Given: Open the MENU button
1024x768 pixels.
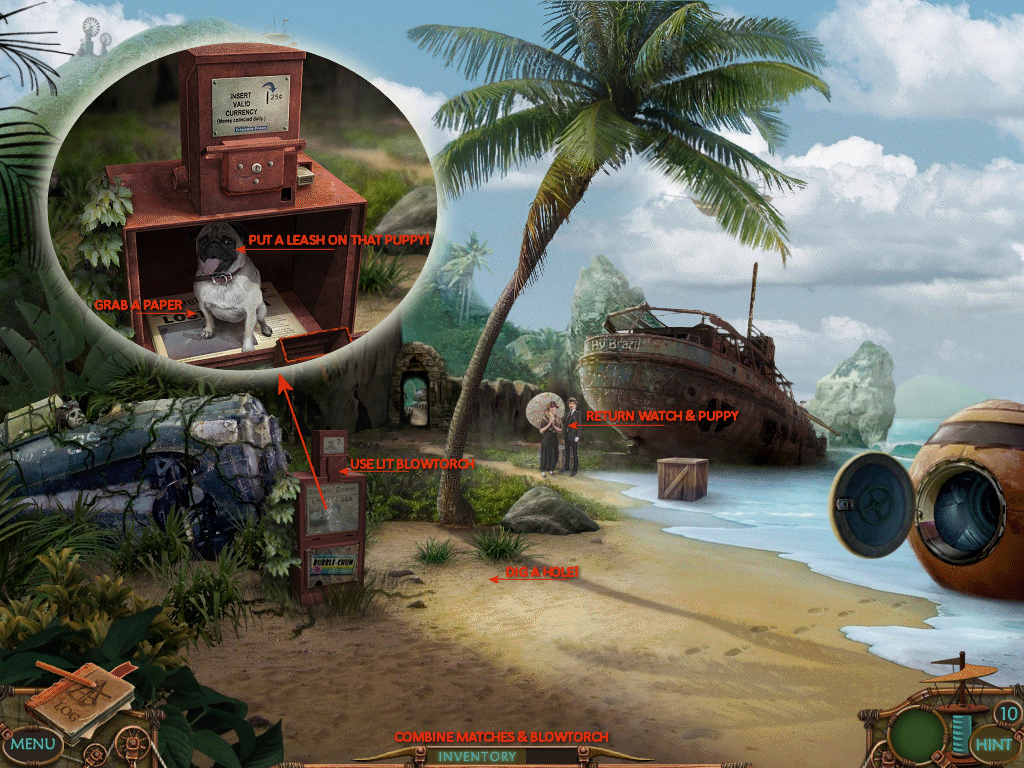Looking at the screenshot, I should 33,744.
